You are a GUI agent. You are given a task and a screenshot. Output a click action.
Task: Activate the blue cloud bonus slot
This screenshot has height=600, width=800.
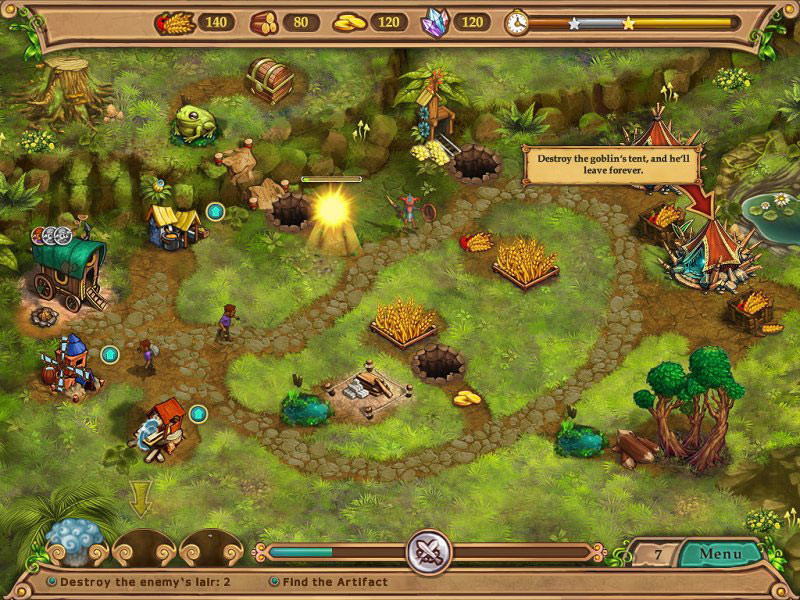tap(74, 542)
